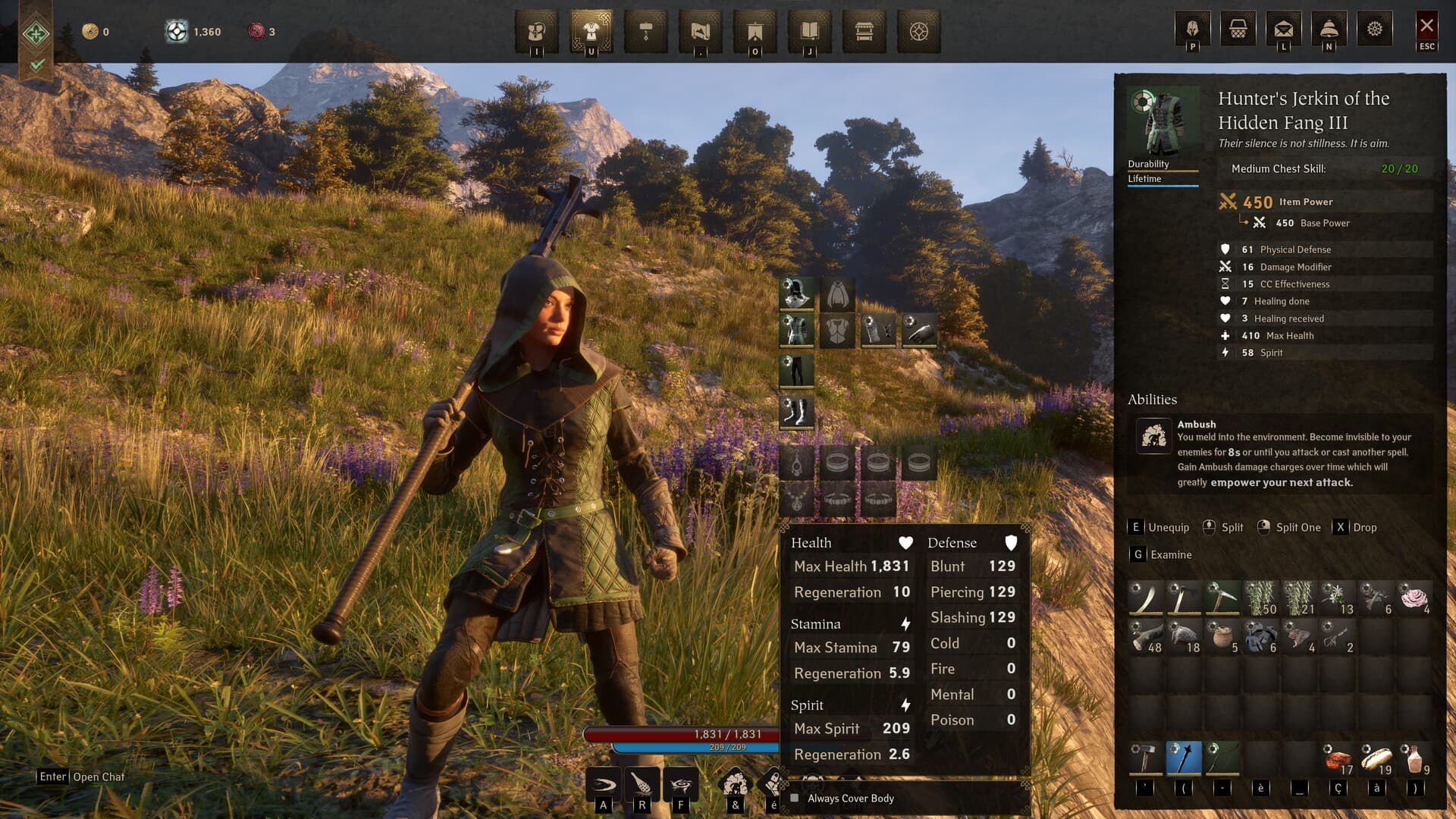
Task: Open the mail envelope icon
Action: (1284, 28)
